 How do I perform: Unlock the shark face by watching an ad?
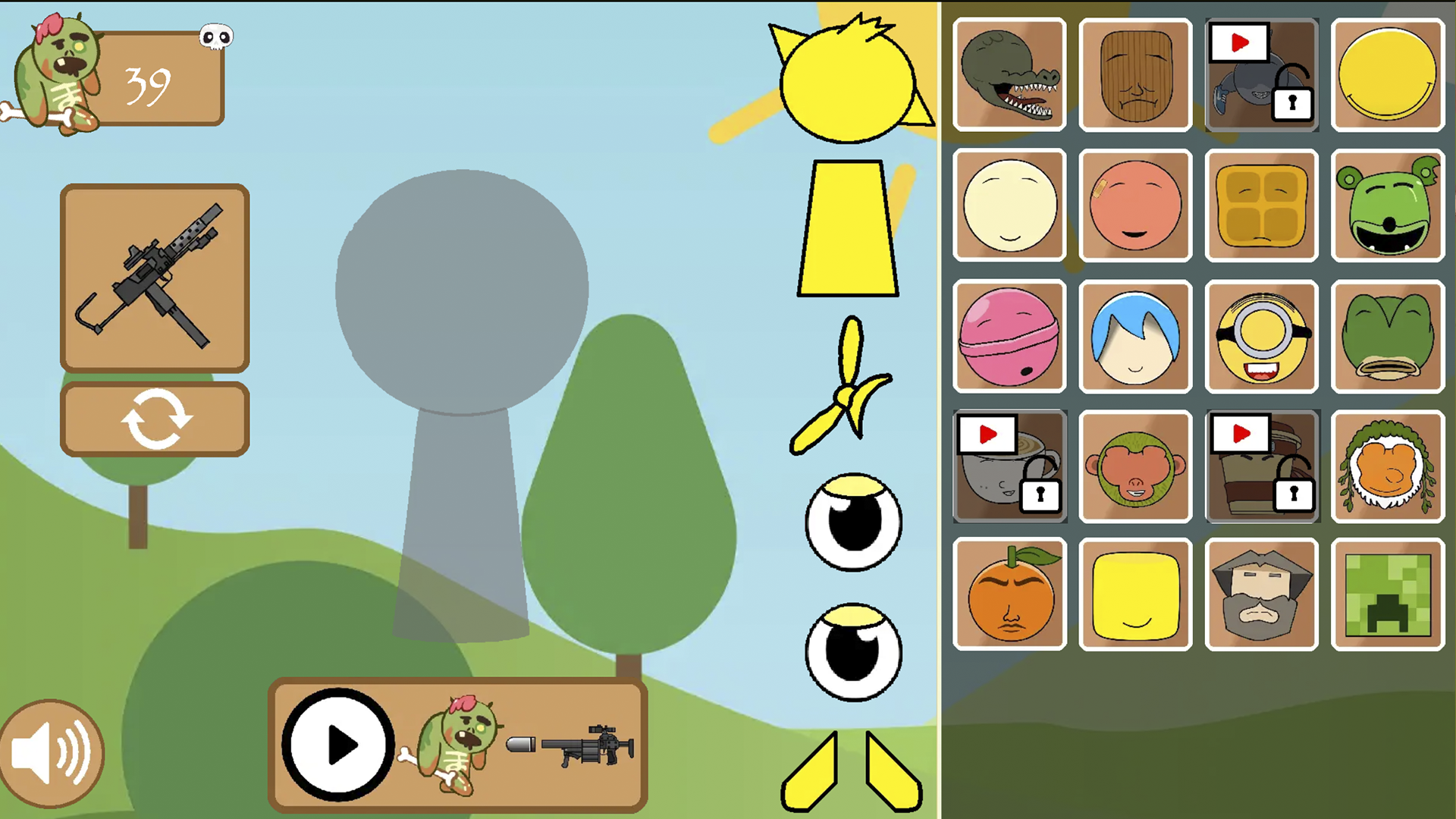pyautogui.click(x=1261, y=76)
